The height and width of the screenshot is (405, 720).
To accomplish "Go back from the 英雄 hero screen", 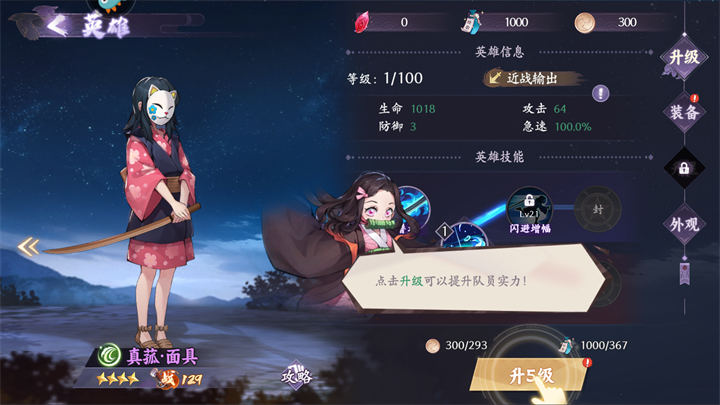I will pos(57,24).
